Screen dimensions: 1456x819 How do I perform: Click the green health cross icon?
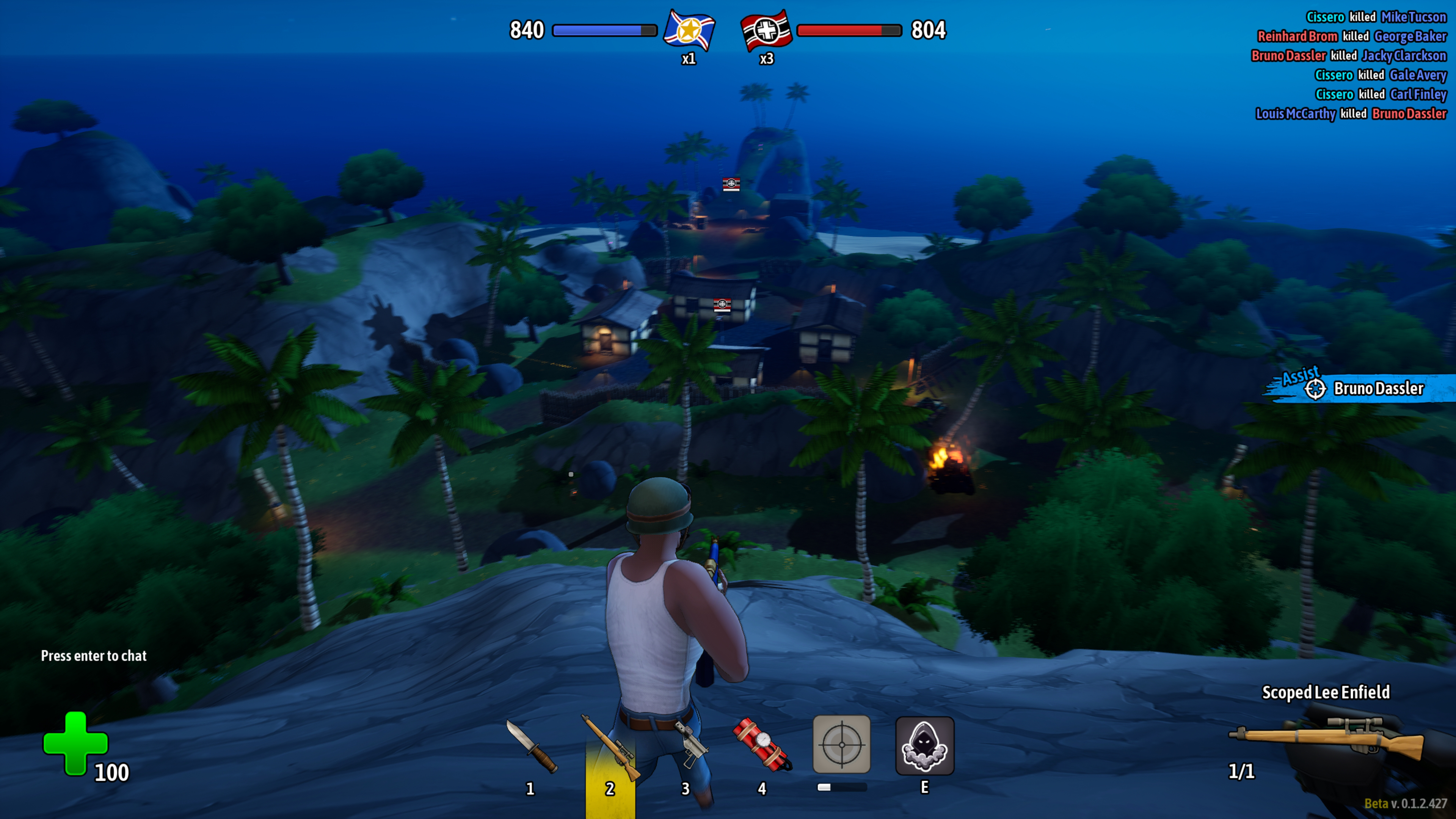pyautogui.click(x=75, y=743)
